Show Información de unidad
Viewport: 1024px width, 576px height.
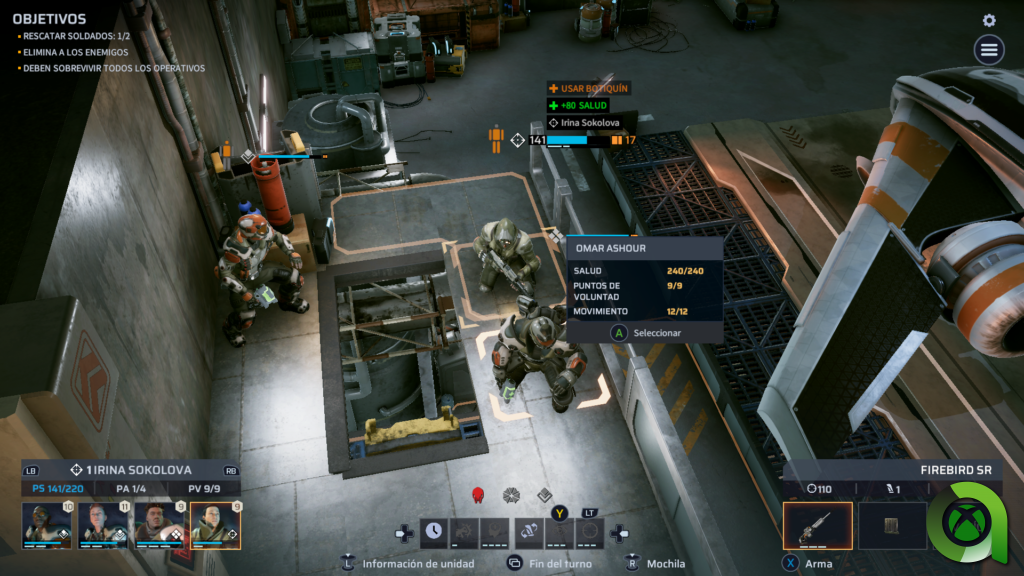tap(408, 563)
